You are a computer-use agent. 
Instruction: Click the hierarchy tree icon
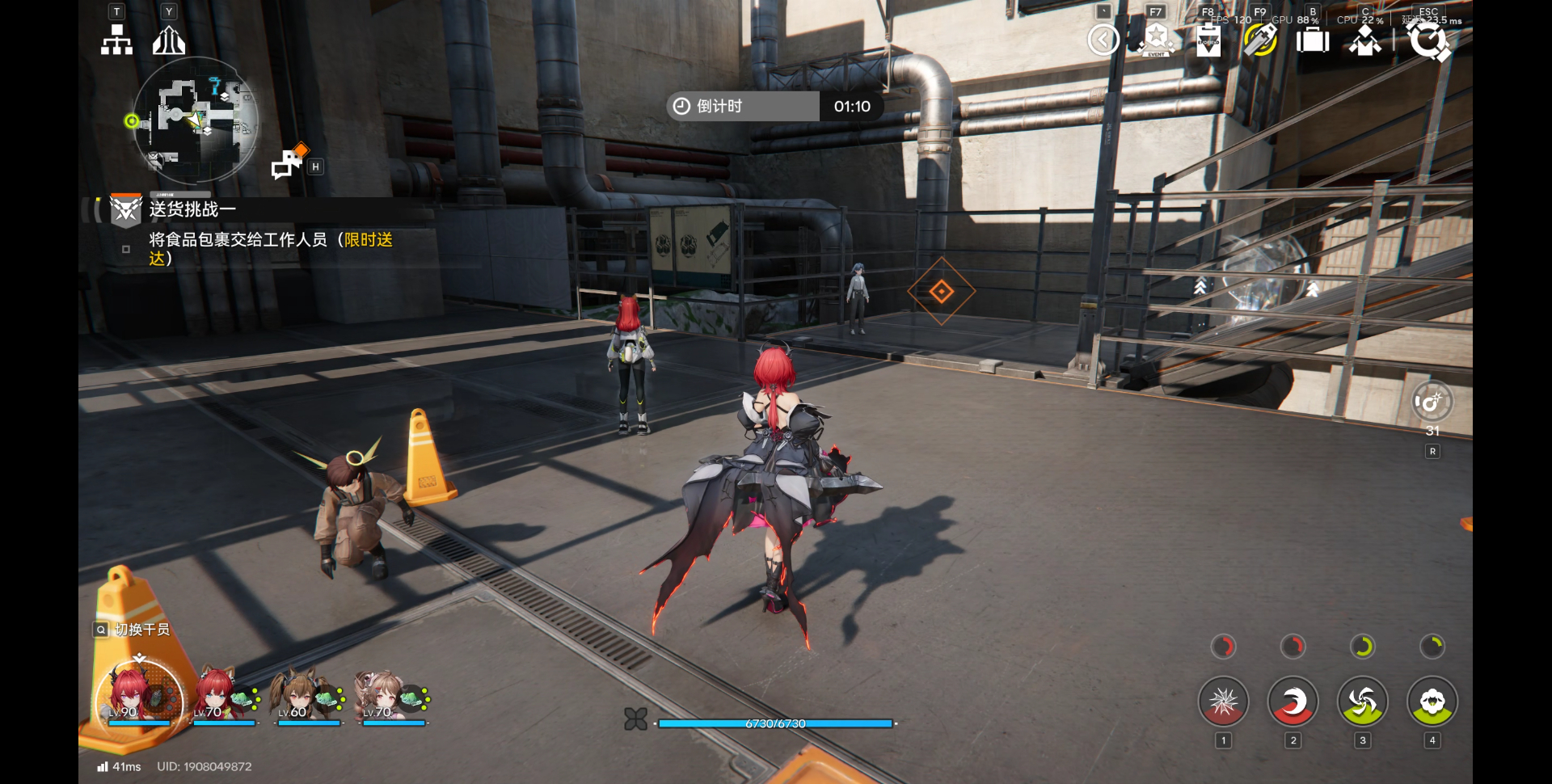coord(116,40)
